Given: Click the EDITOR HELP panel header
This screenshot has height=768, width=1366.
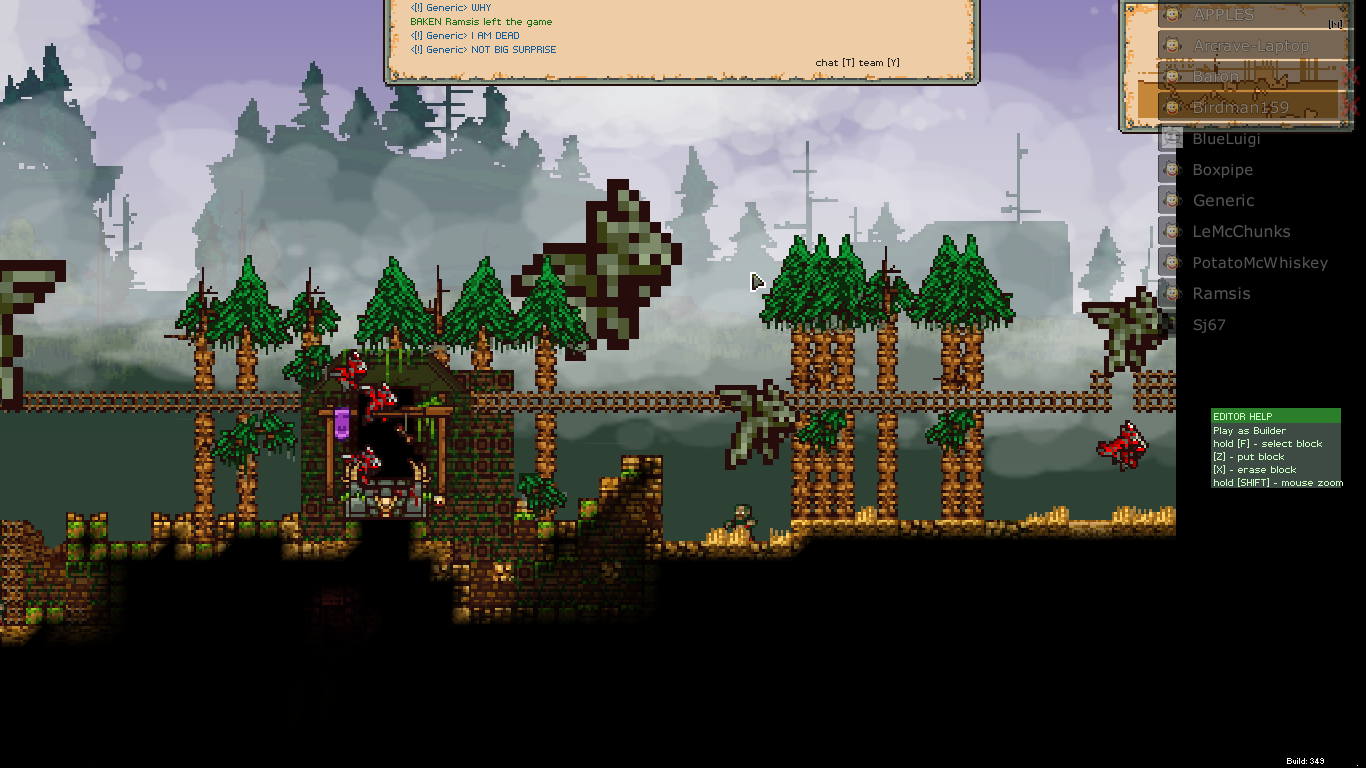Looking at the screenshot, I should point(1275,416).
